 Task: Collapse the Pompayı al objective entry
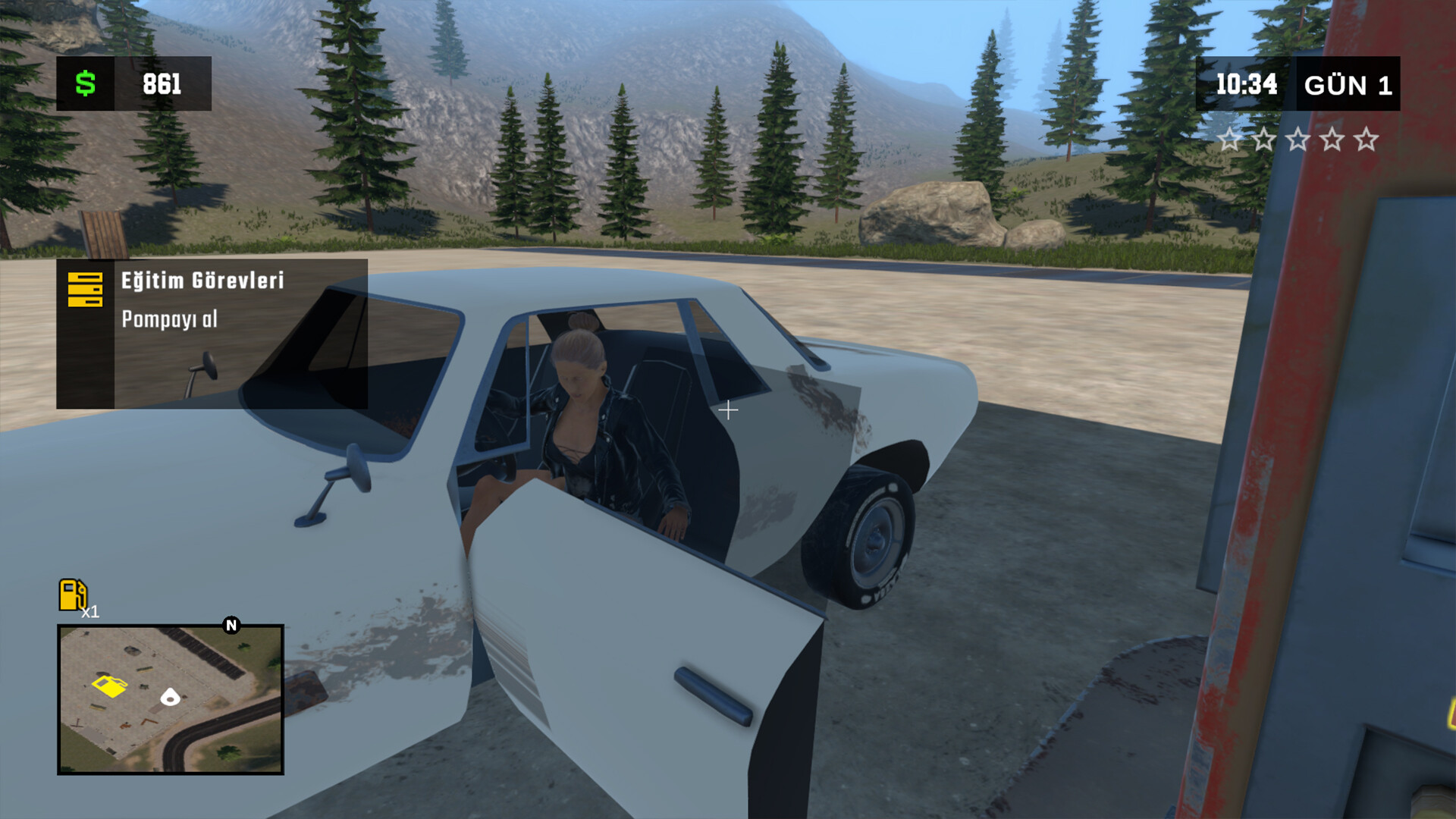(x=168, y=320)
